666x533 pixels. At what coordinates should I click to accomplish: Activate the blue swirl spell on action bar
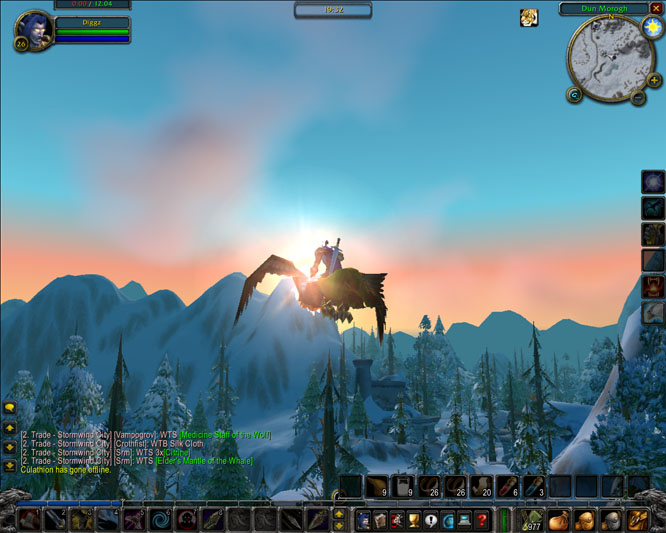(x=160, y=520)
